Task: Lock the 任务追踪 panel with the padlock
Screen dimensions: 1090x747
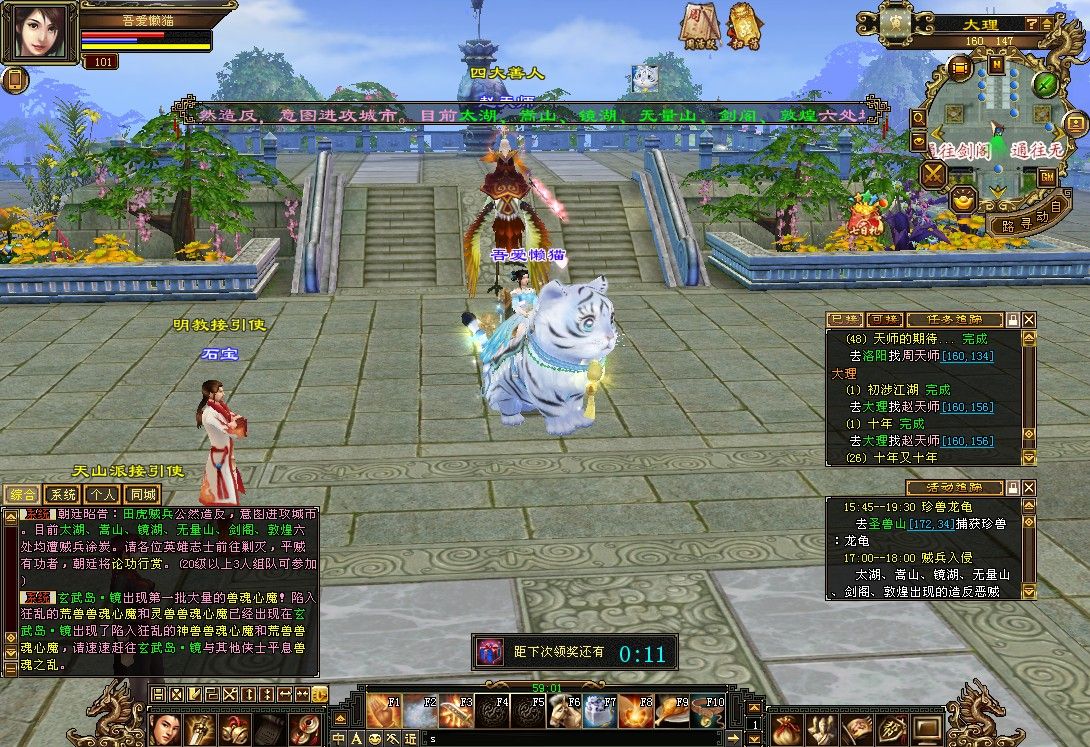Action: tap(1013, 319)
